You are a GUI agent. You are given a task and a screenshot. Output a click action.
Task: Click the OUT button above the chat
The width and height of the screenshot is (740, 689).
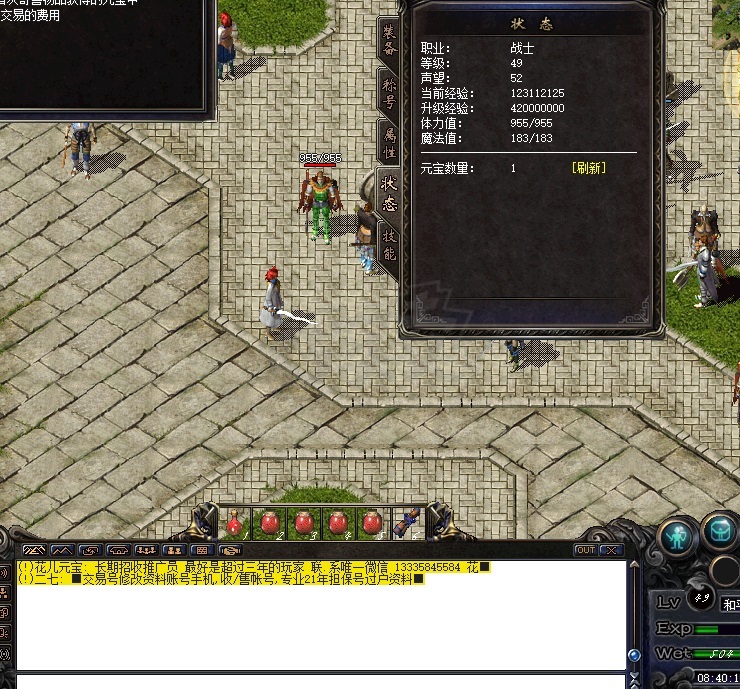click(x=585, y=550)
